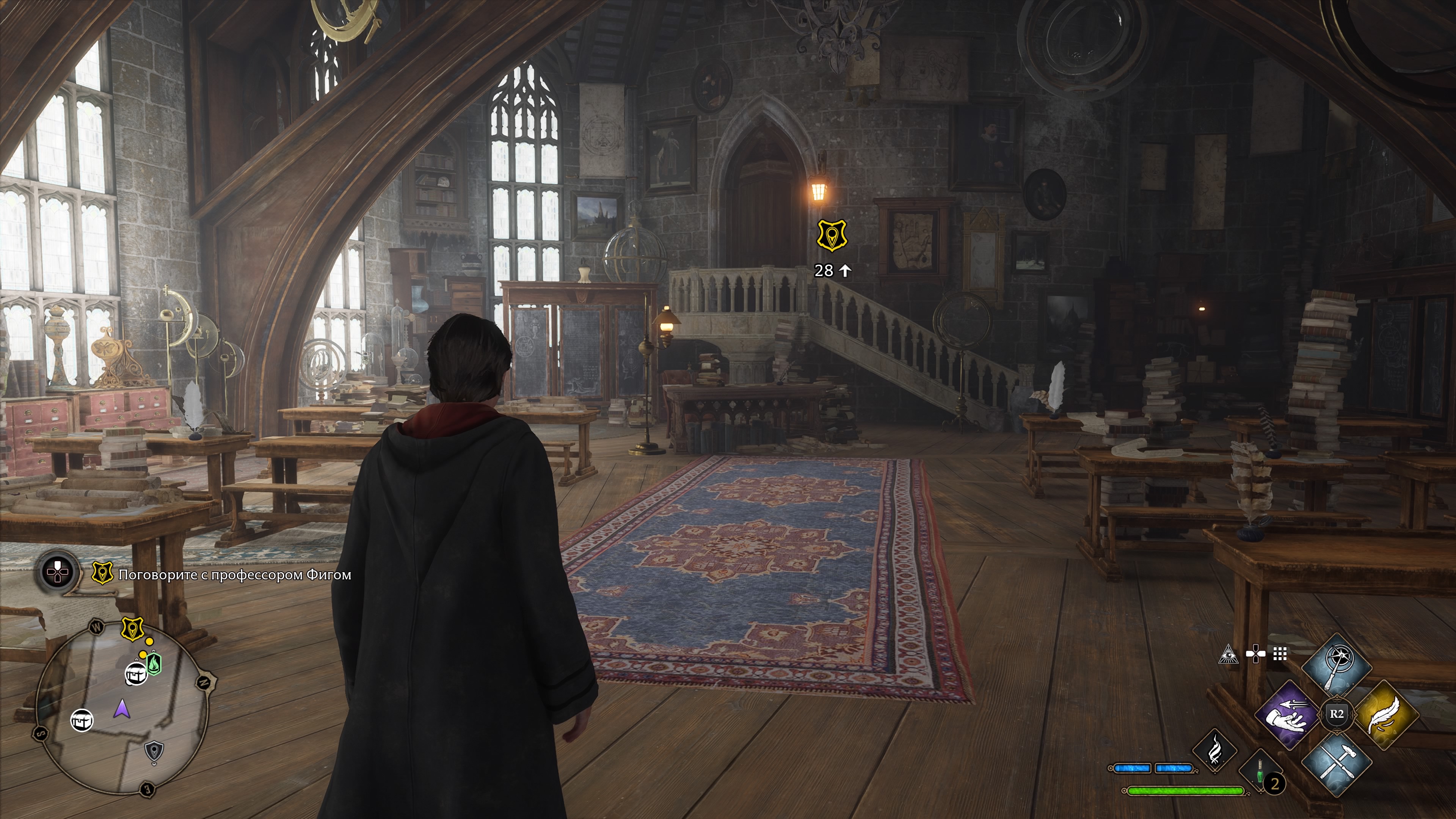Select the yellow Levioso feather spell

click(x=1387, y=714)
